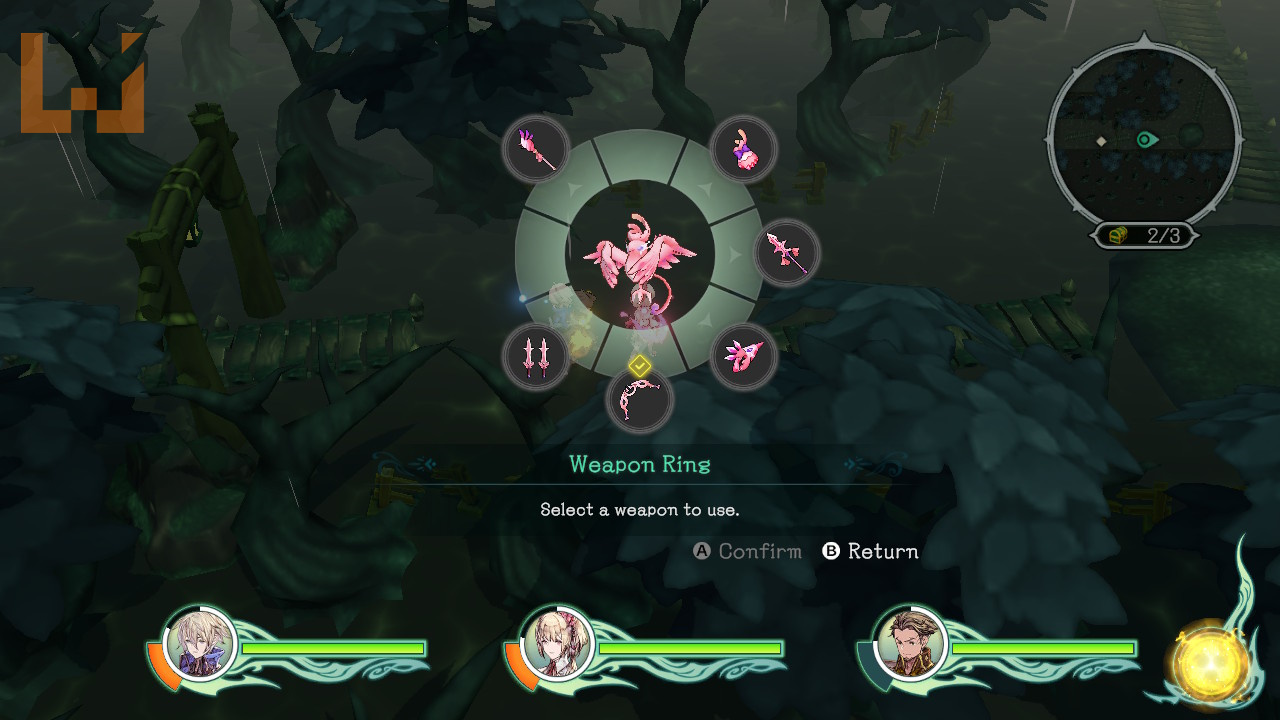
Task: Activate the glowing golden orb
Action: point(1210,662)
